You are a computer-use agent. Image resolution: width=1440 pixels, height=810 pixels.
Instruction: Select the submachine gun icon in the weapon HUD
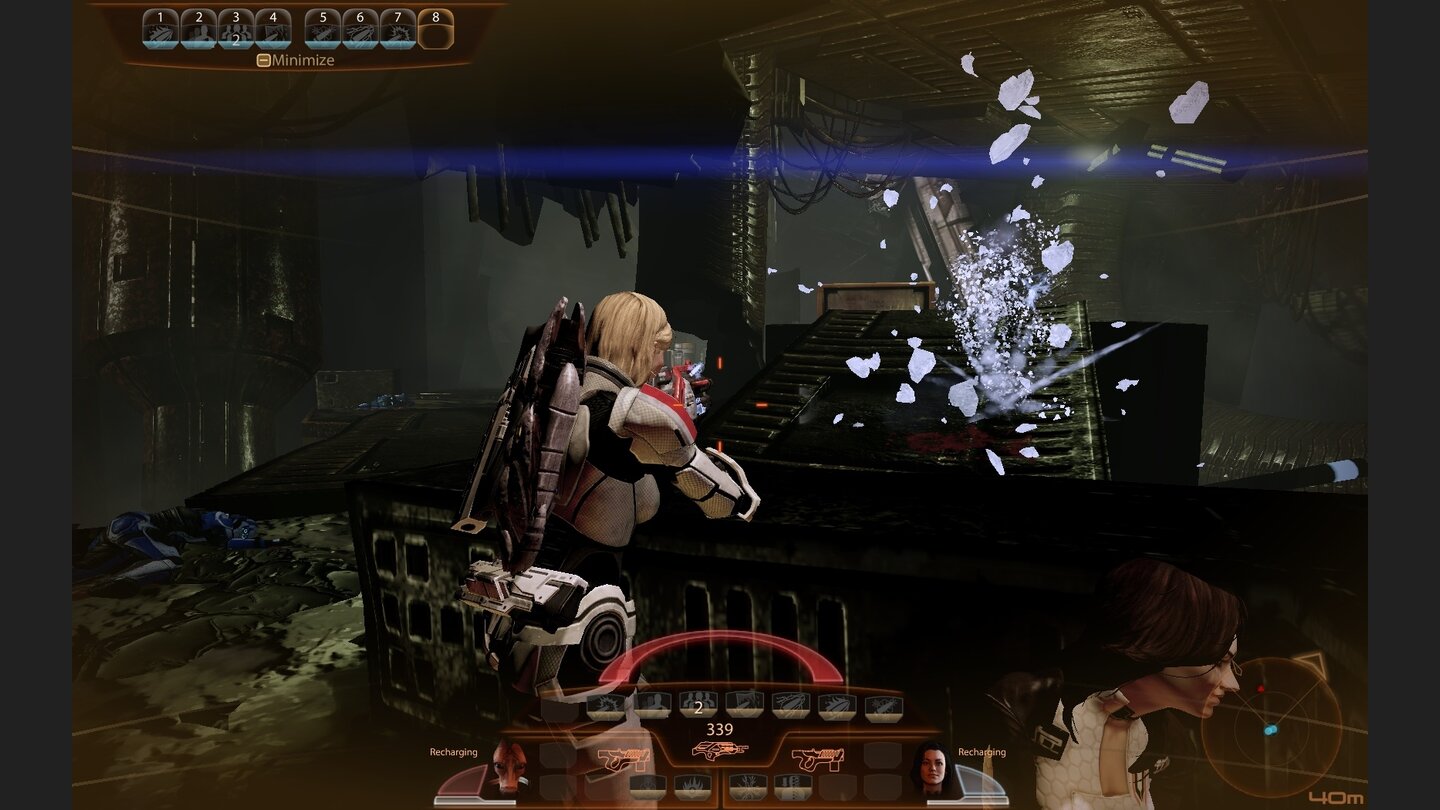point(818,757)
